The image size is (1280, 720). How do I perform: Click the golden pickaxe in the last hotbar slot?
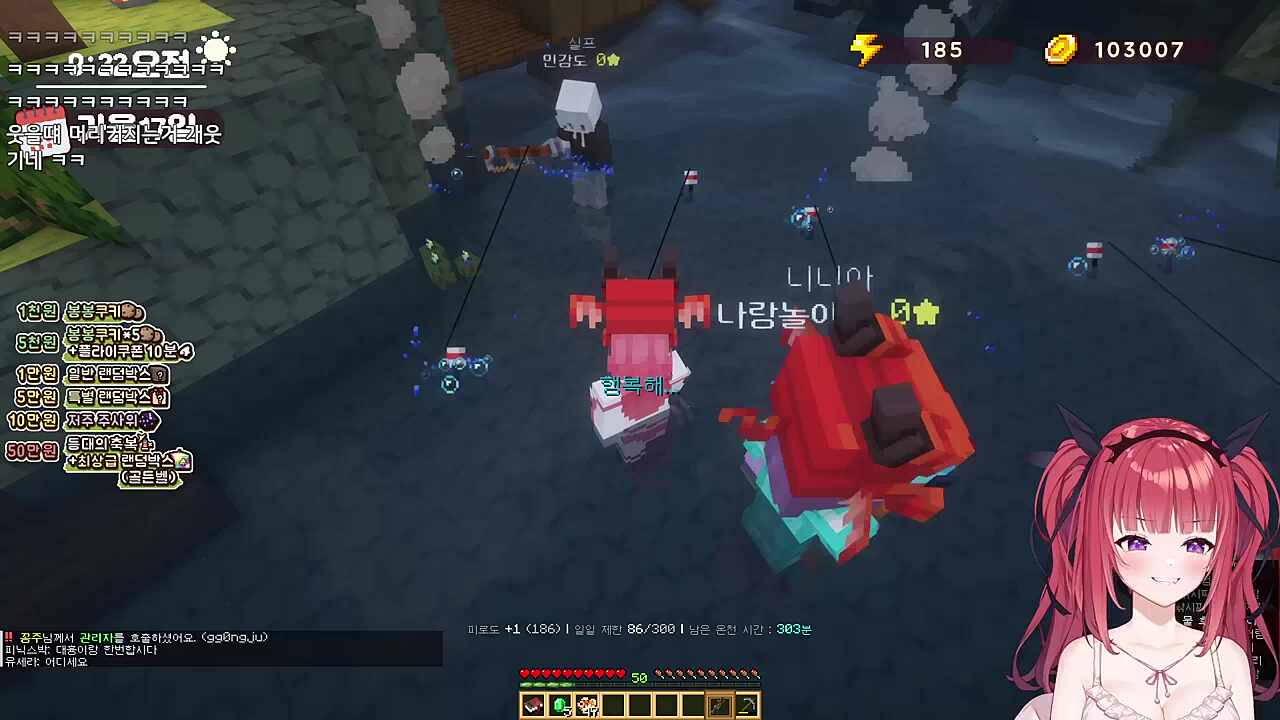(748, 705)
